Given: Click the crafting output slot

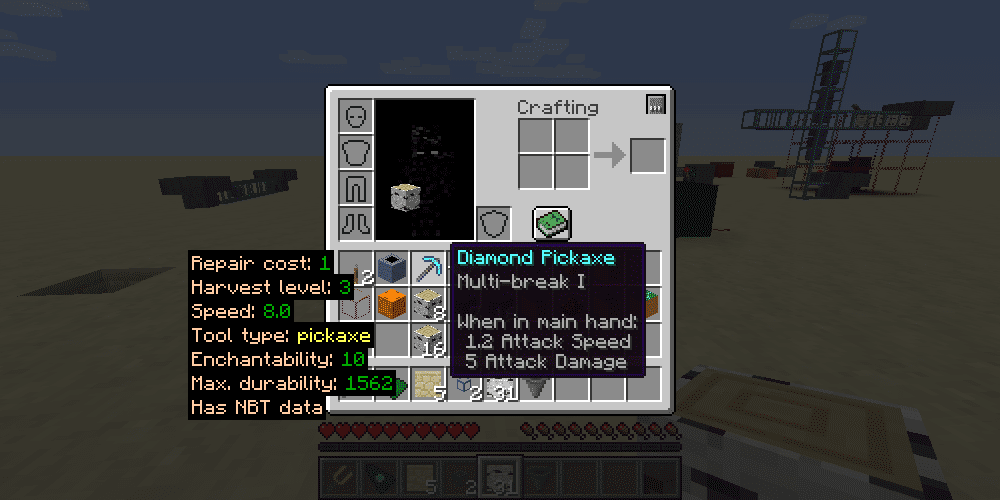Looking at the screenshot, I should click(648, 156).
